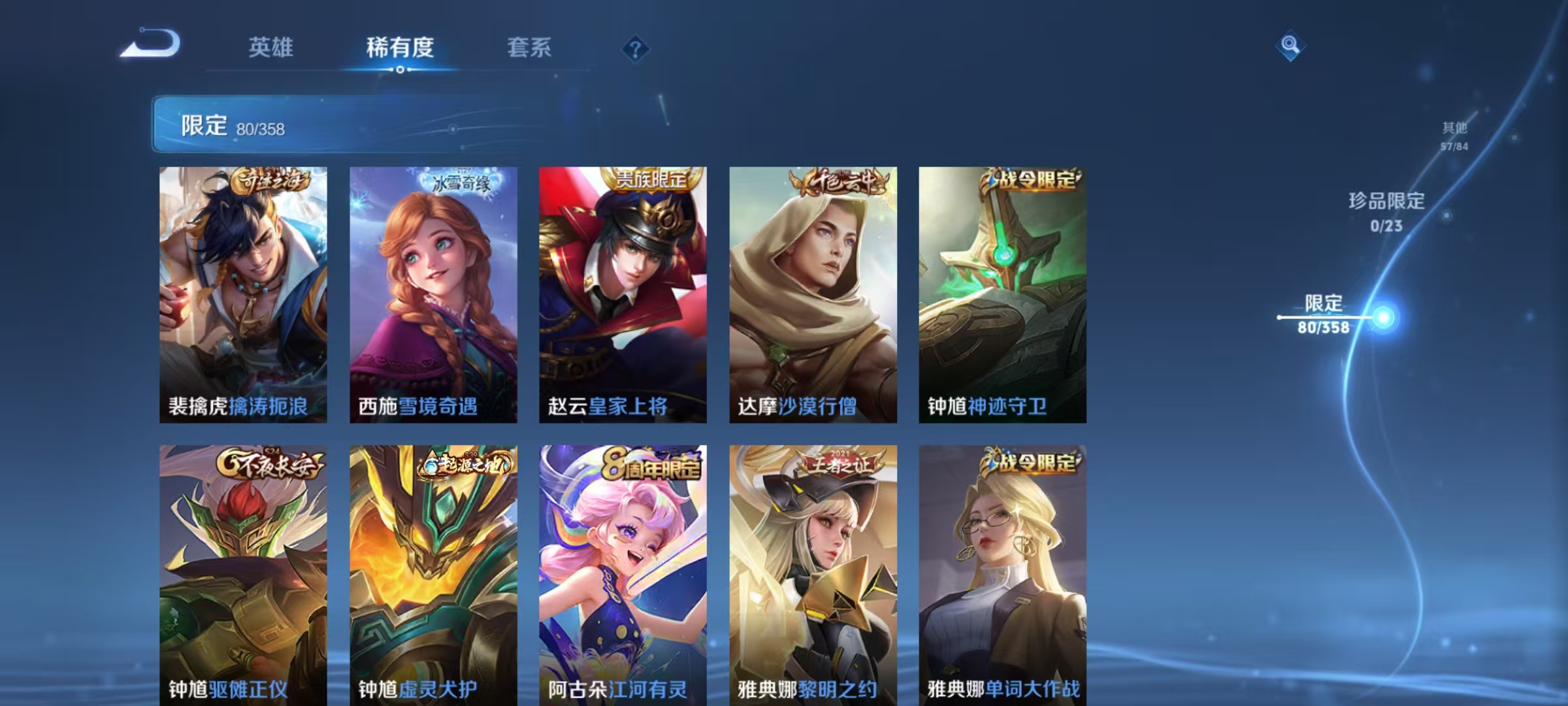Open the 西施雪境奇遇 skin thumbnail

[433, 294]
